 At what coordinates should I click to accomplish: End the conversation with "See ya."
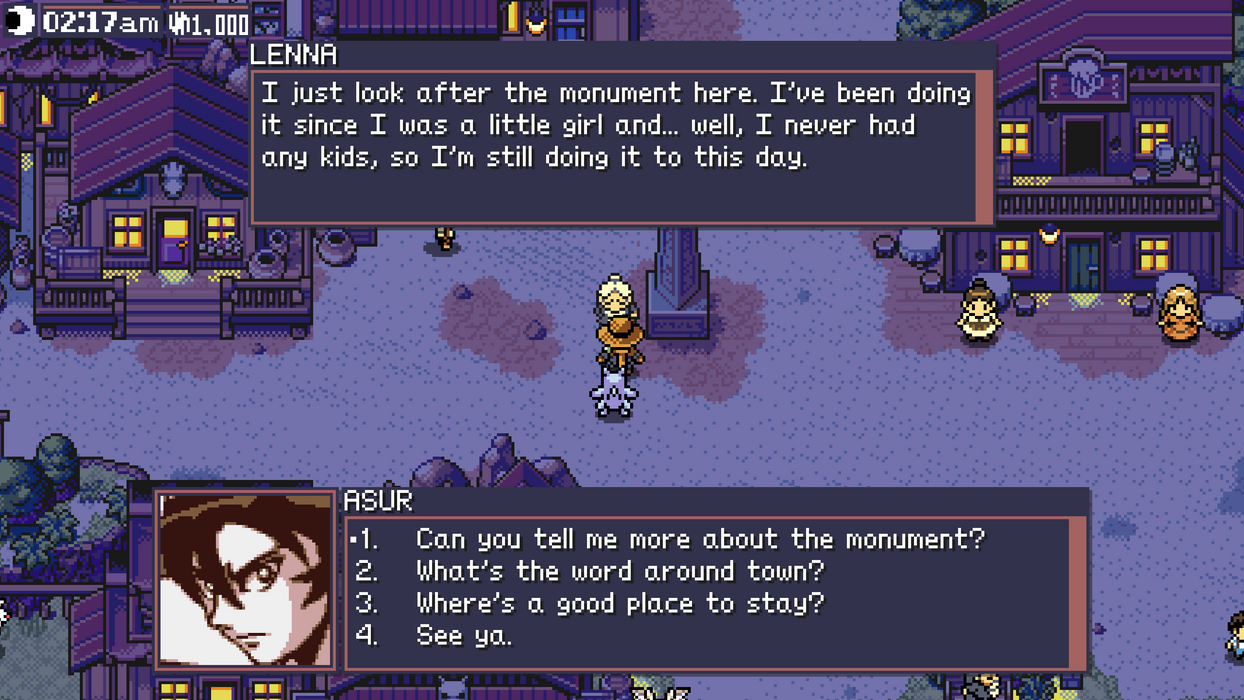pos(464,635)
